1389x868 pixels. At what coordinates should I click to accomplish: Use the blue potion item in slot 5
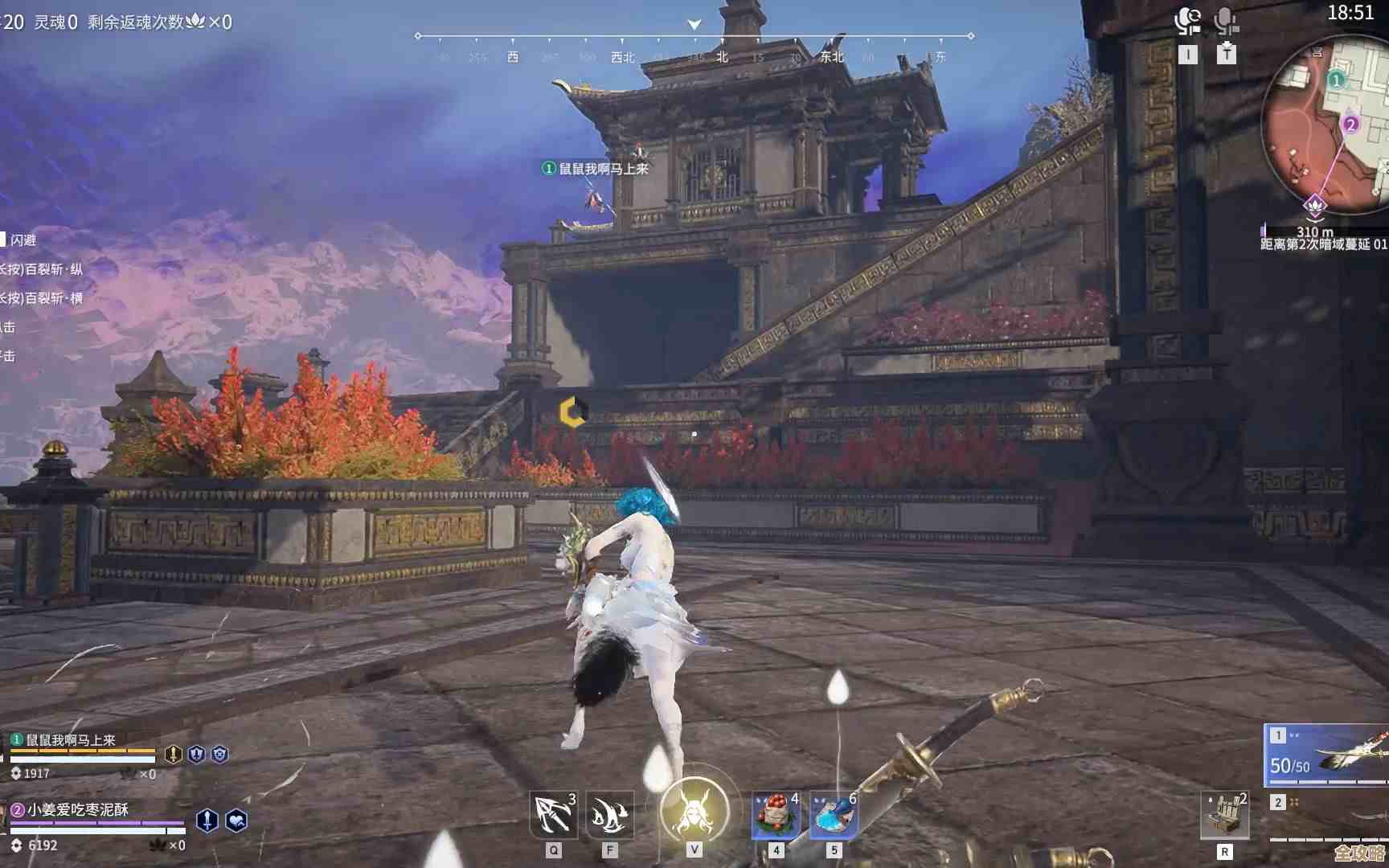click(832, 813)
